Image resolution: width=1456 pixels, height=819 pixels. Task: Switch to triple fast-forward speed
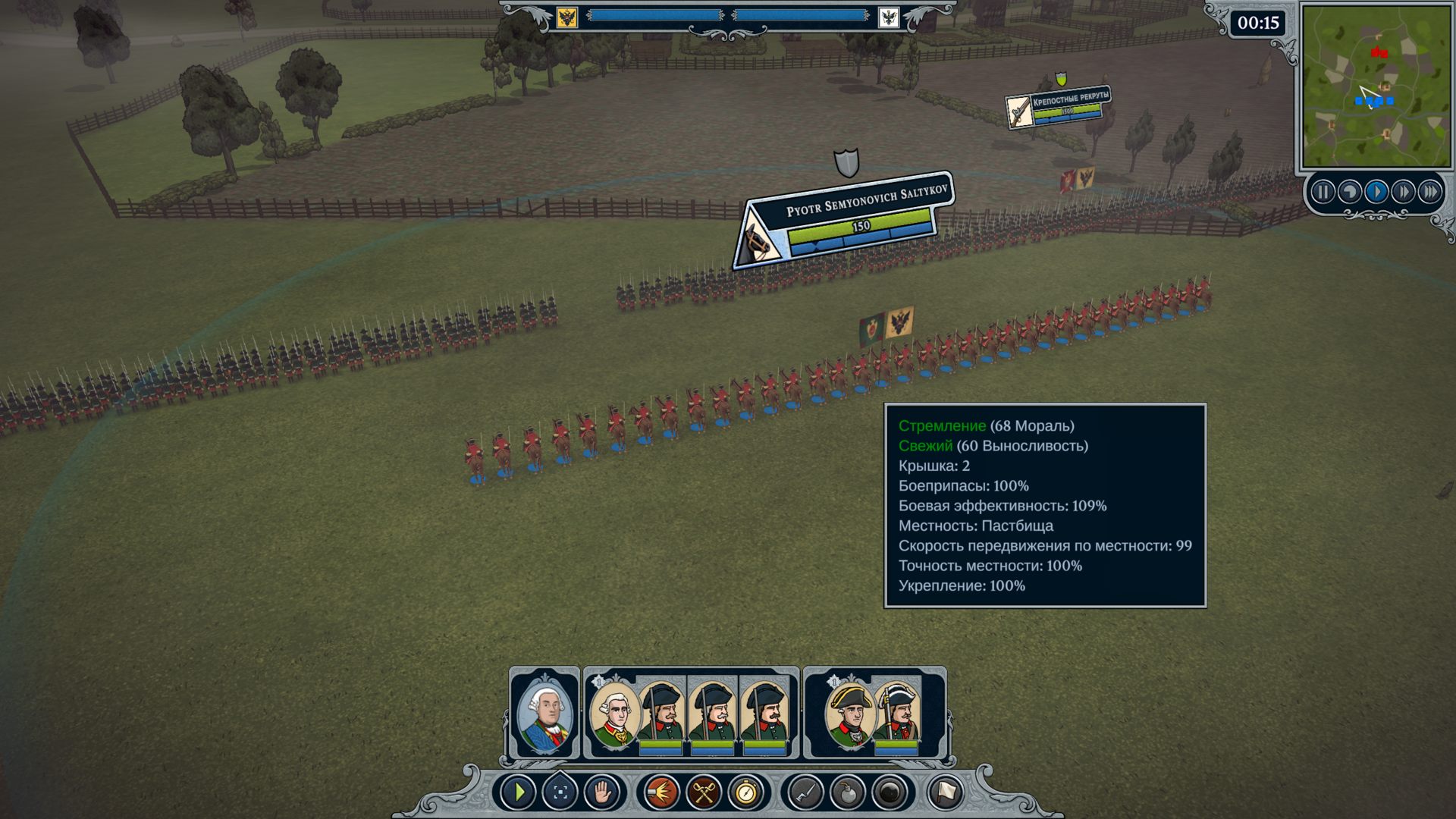[1429, 192]
